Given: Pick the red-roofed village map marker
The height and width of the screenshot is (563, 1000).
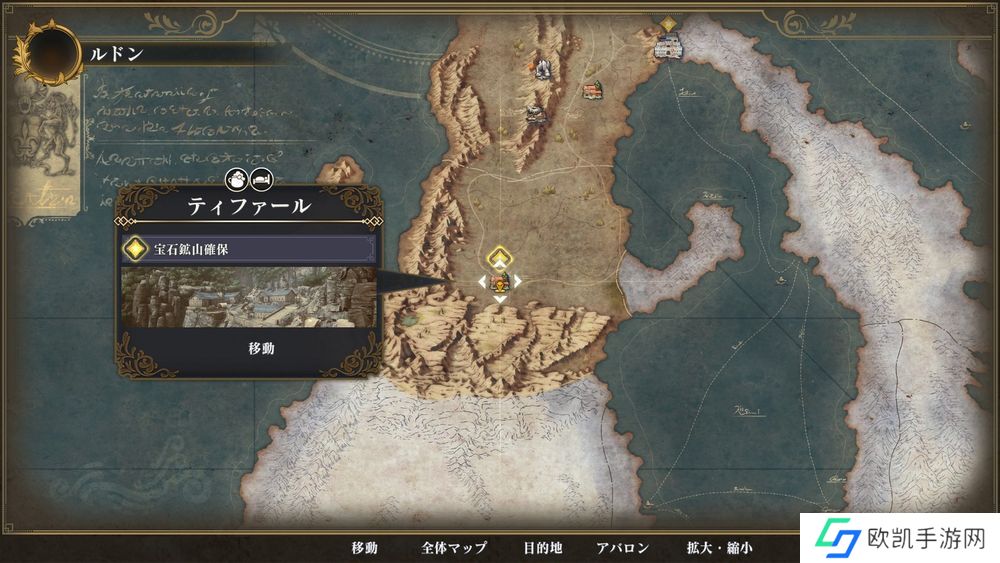Looking at the screenshot, I should pyautogui.click(x=594, y=91).
